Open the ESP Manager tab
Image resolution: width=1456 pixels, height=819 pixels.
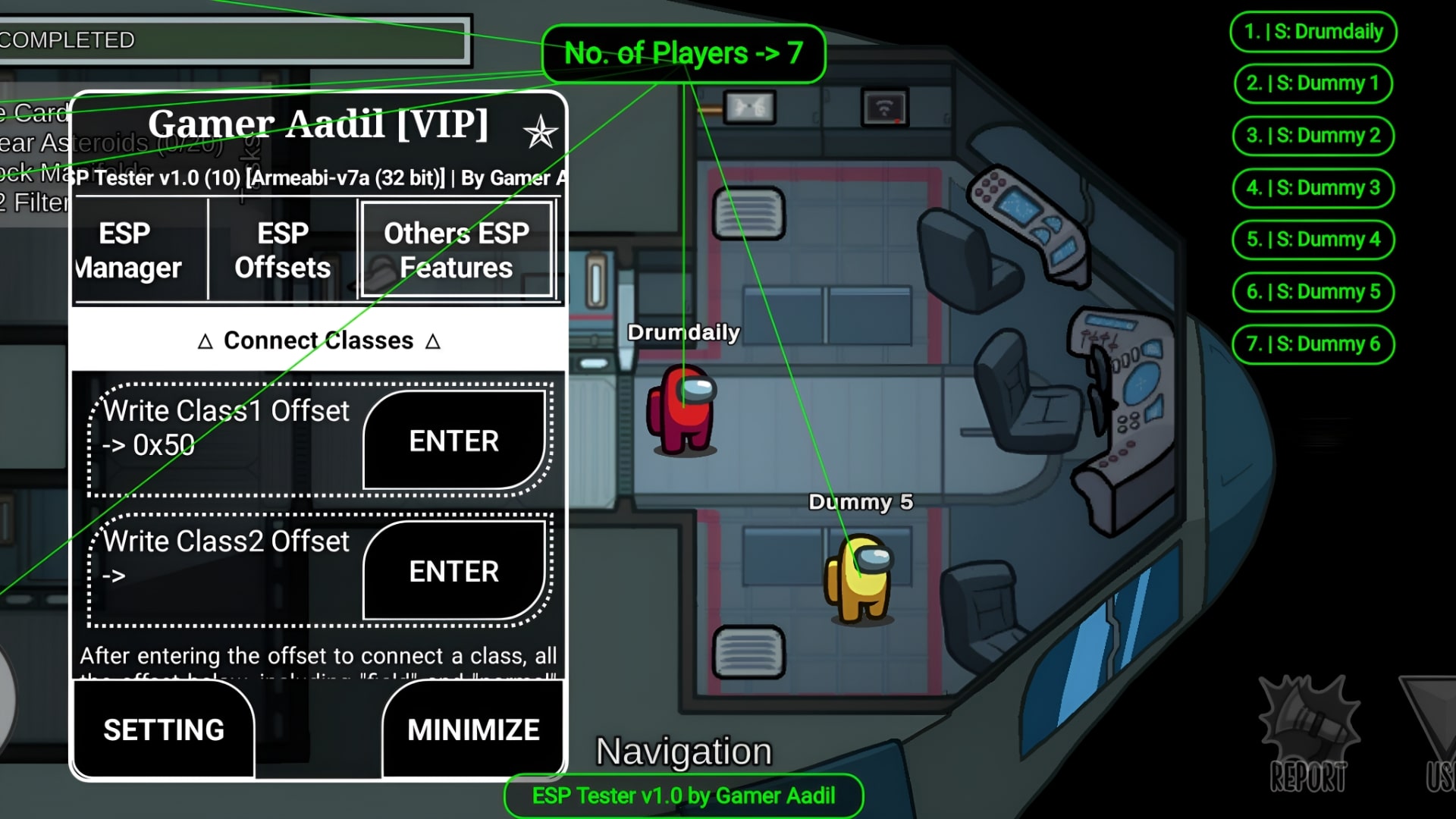pos(137,250)
